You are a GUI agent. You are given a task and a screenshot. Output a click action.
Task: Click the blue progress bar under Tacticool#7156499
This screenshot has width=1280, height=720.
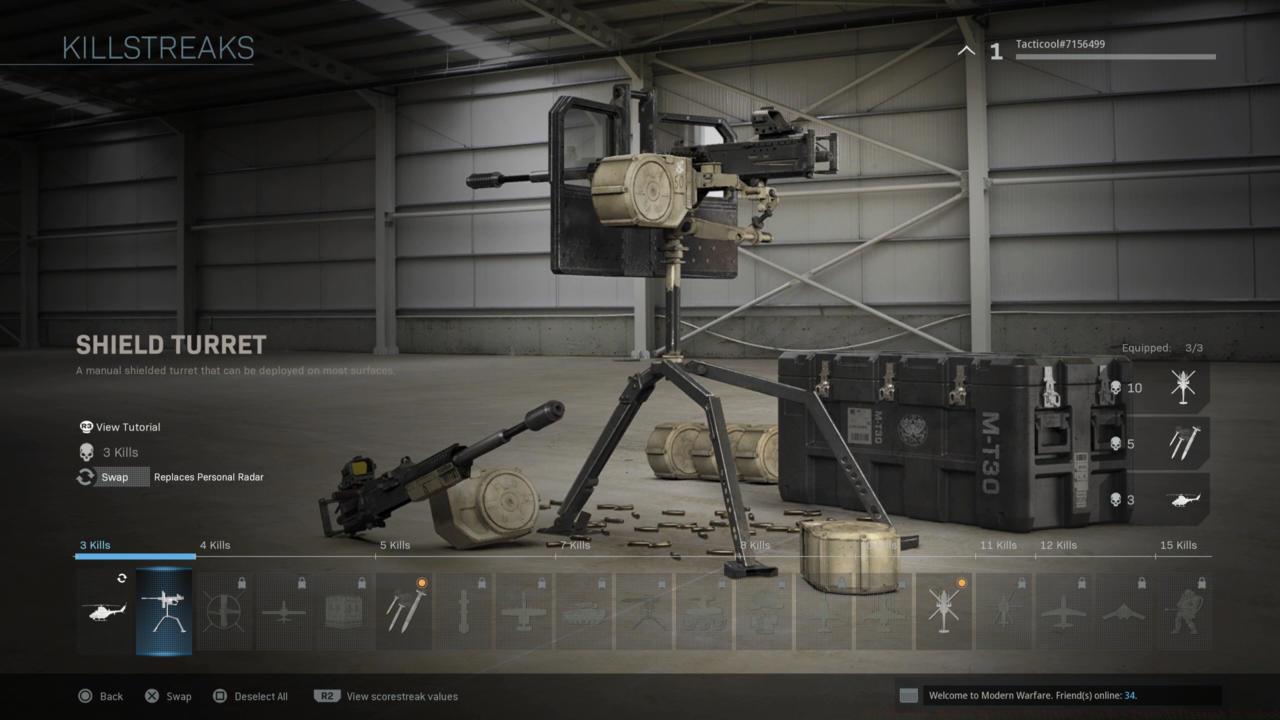[x=1115, y=59]
